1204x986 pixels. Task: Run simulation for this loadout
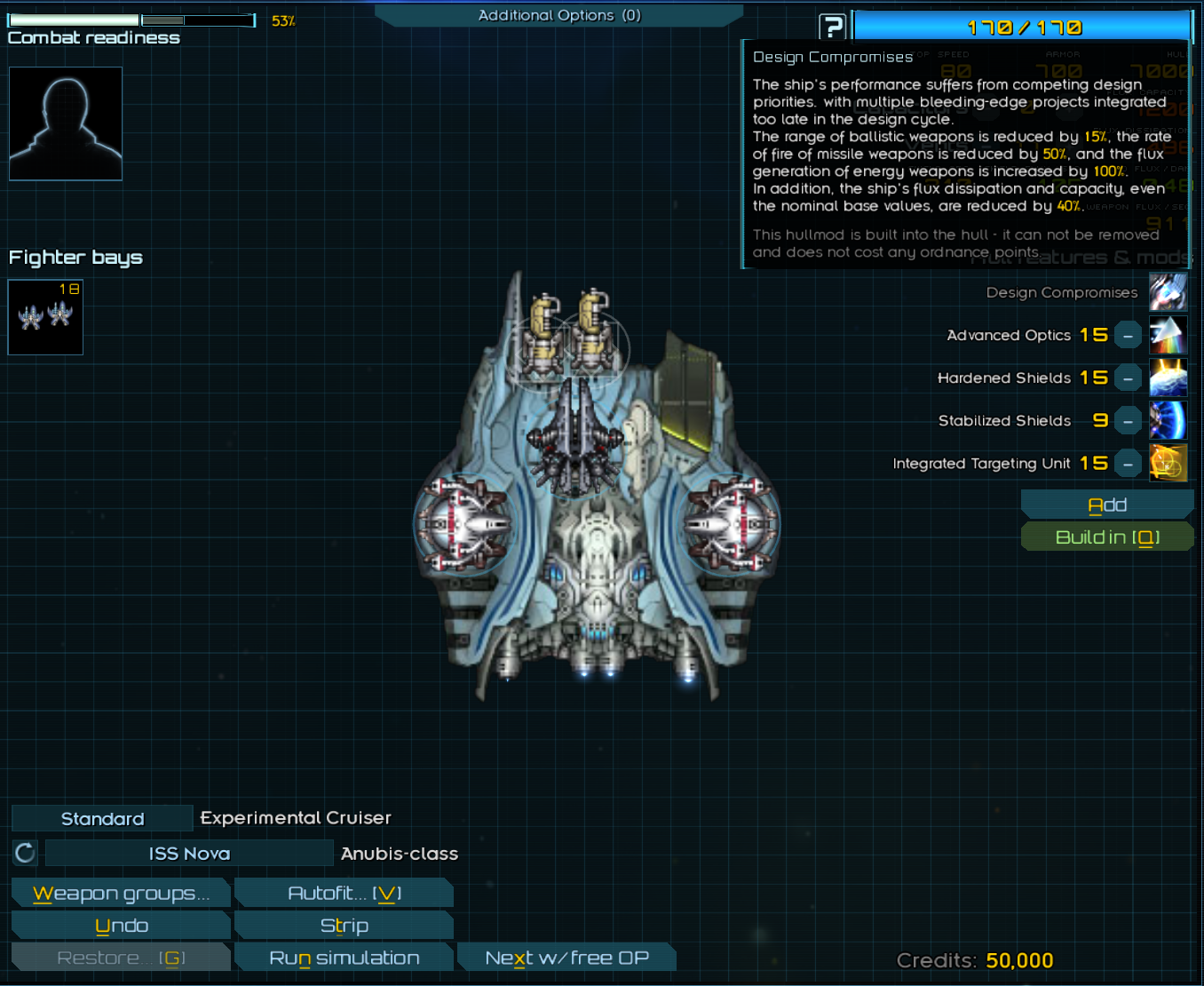pos(344,958)
